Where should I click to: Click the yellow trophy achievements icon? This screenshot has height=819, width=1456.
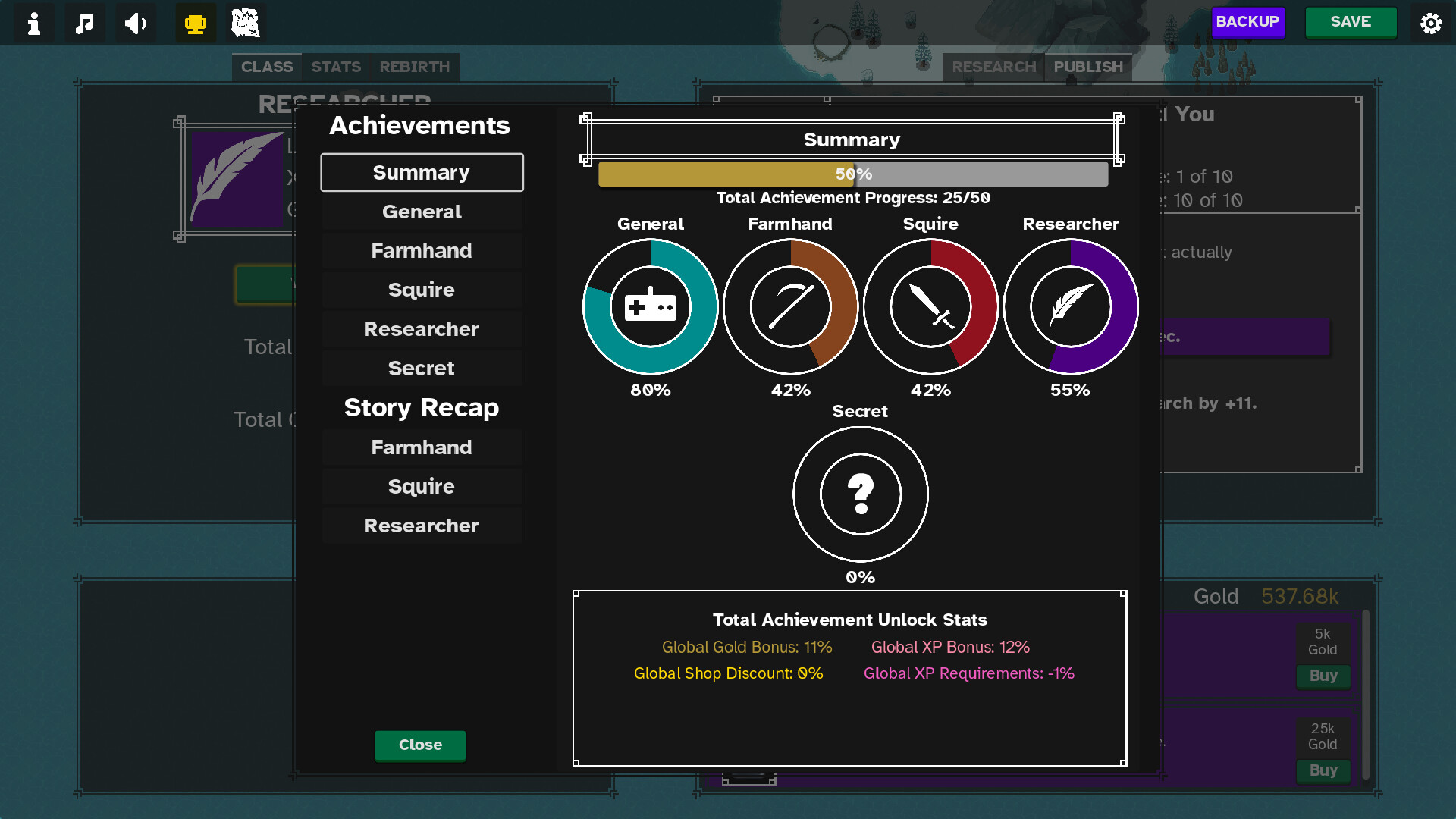point(196,24)
